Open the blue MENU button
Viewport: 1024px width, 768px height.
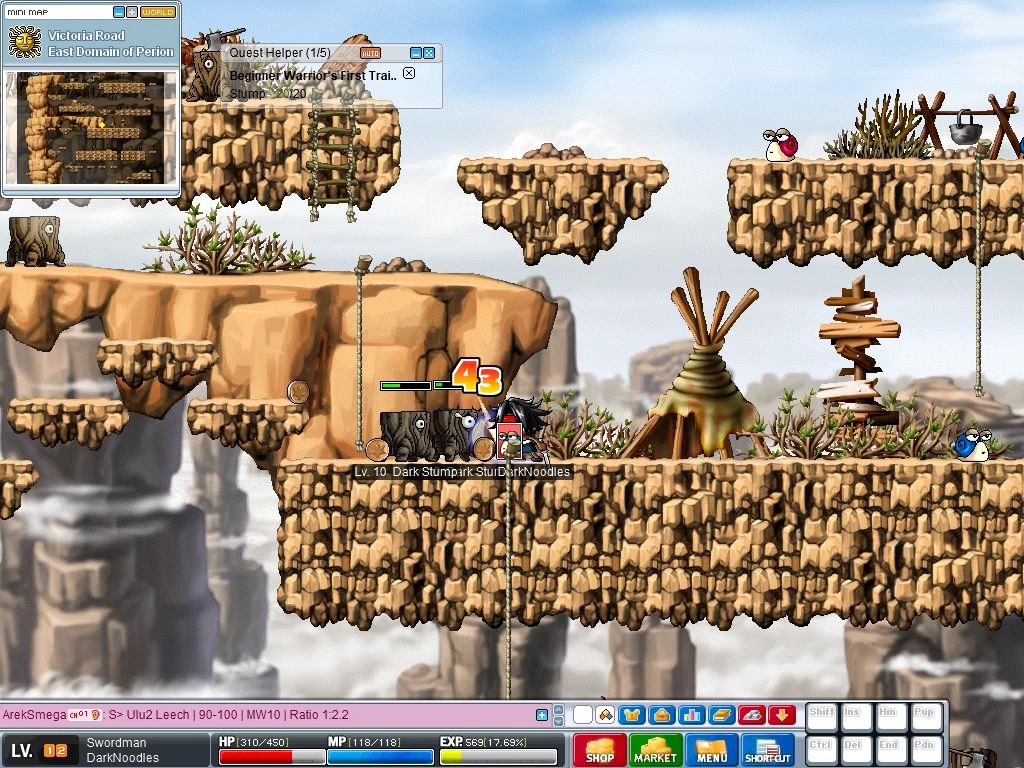click(712, 750)
